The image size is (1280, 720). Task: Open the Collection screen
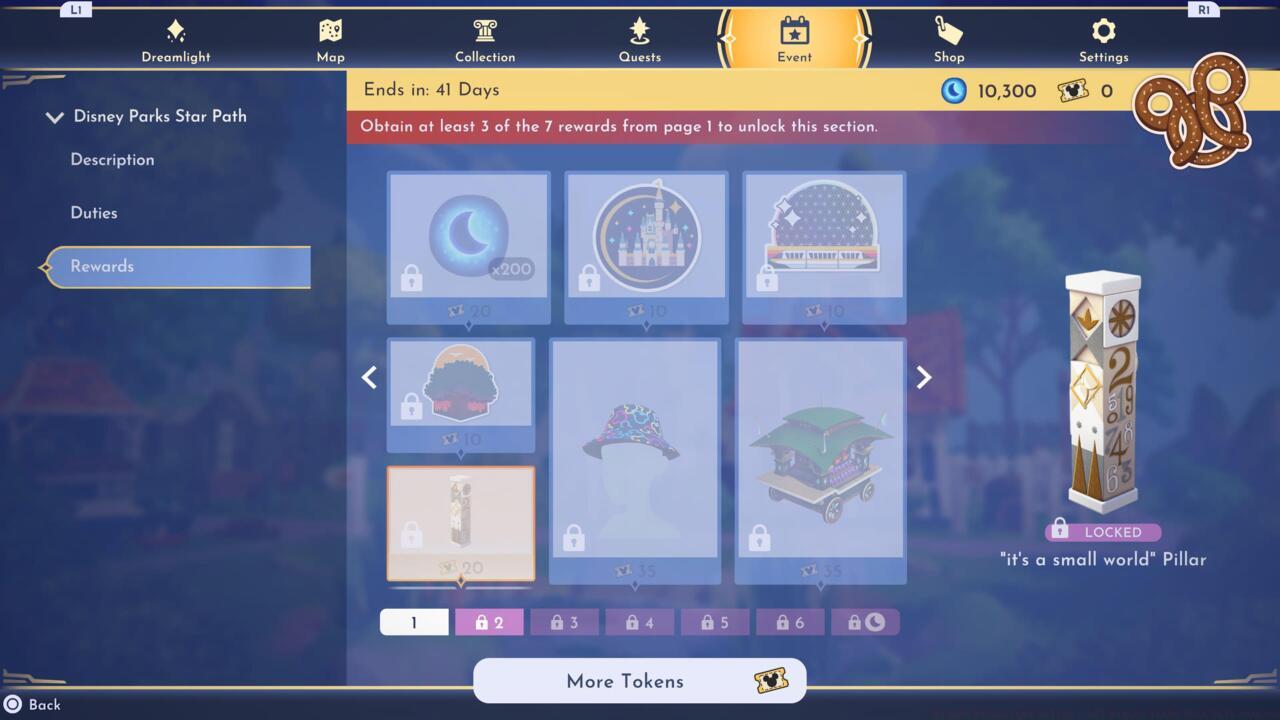click(x=485, y=38)
